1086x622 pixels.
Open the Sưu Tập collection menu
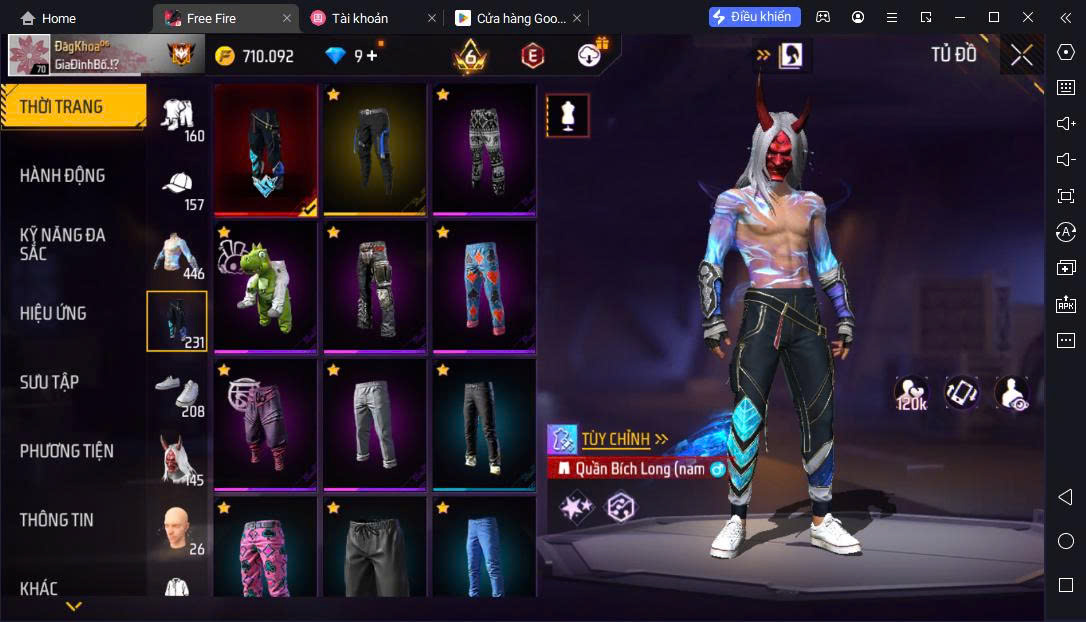49,382
